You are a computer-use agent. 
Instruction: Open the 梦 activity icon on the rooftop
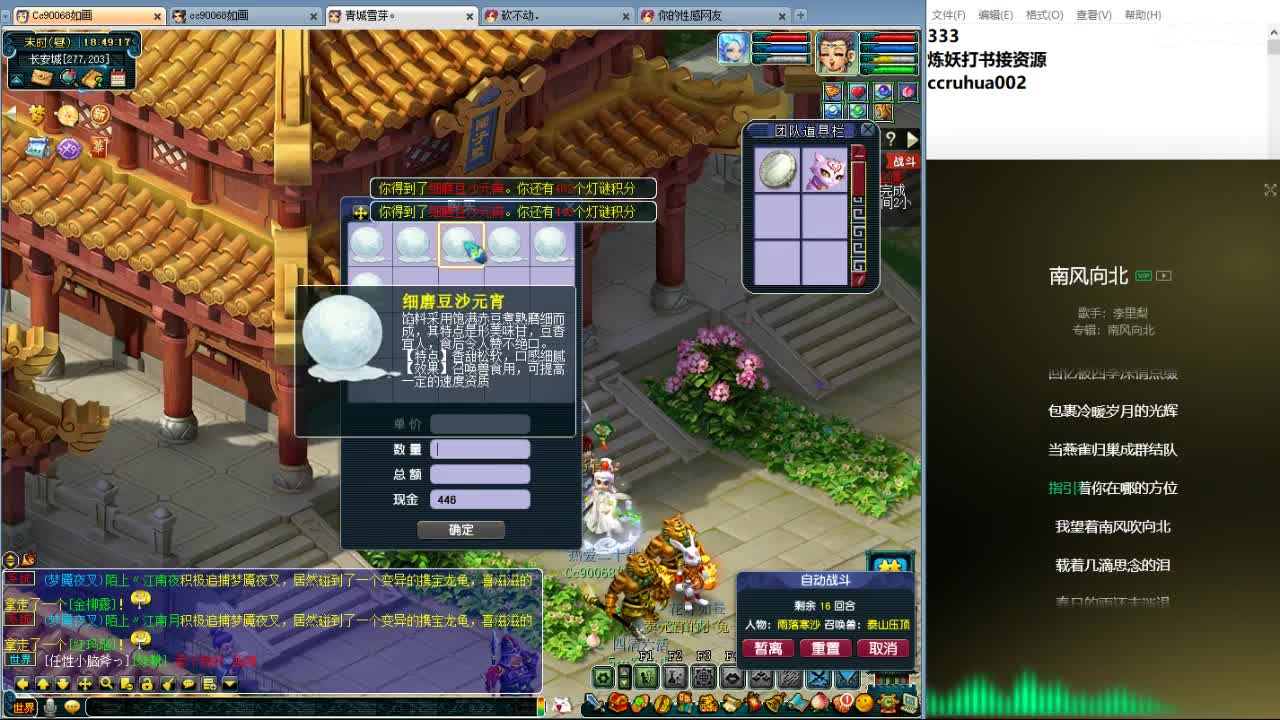click(x=36, y=114)
